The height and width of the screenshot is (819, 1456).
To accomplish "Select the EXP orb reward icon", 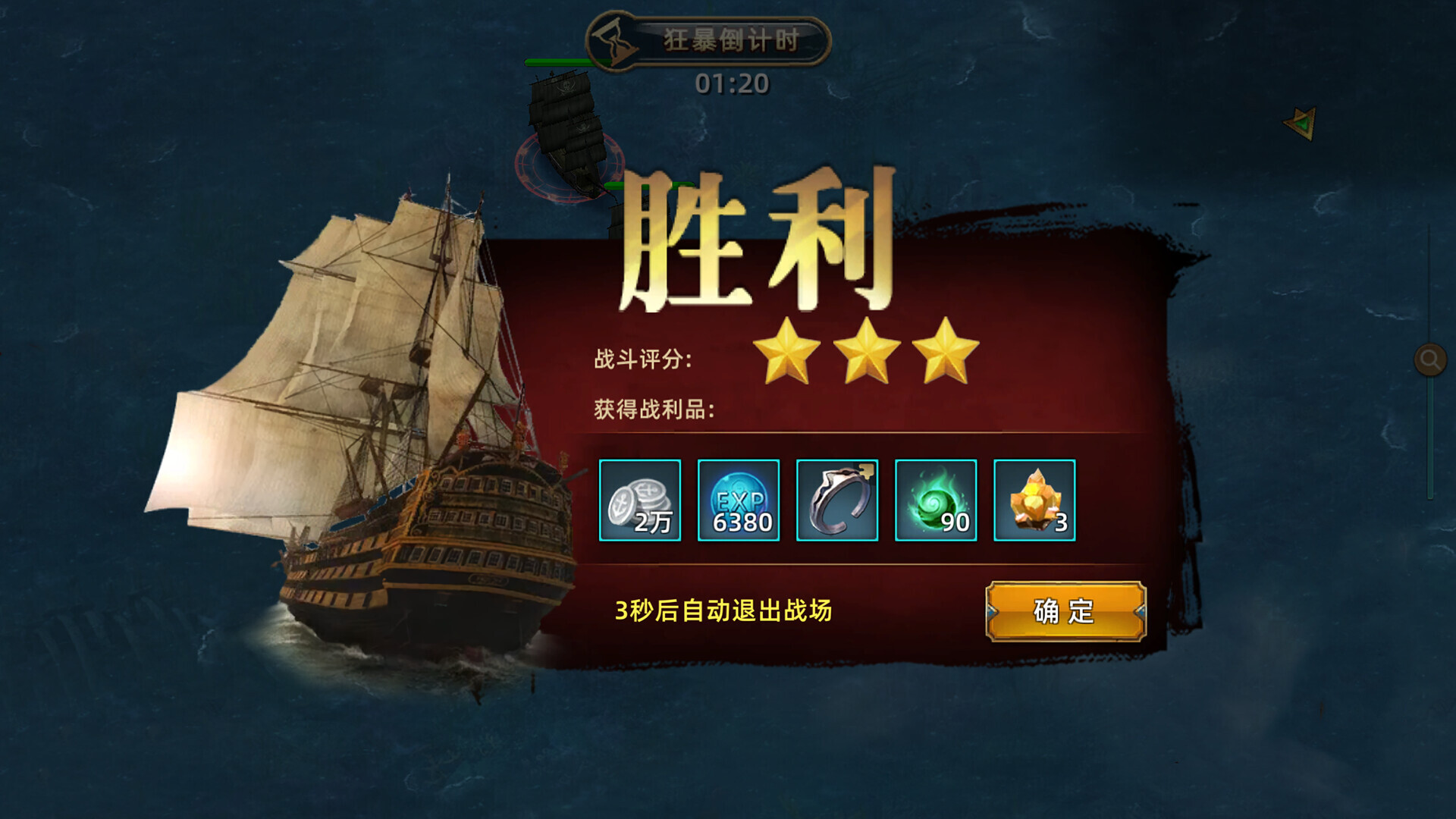I will click(738, 500).
